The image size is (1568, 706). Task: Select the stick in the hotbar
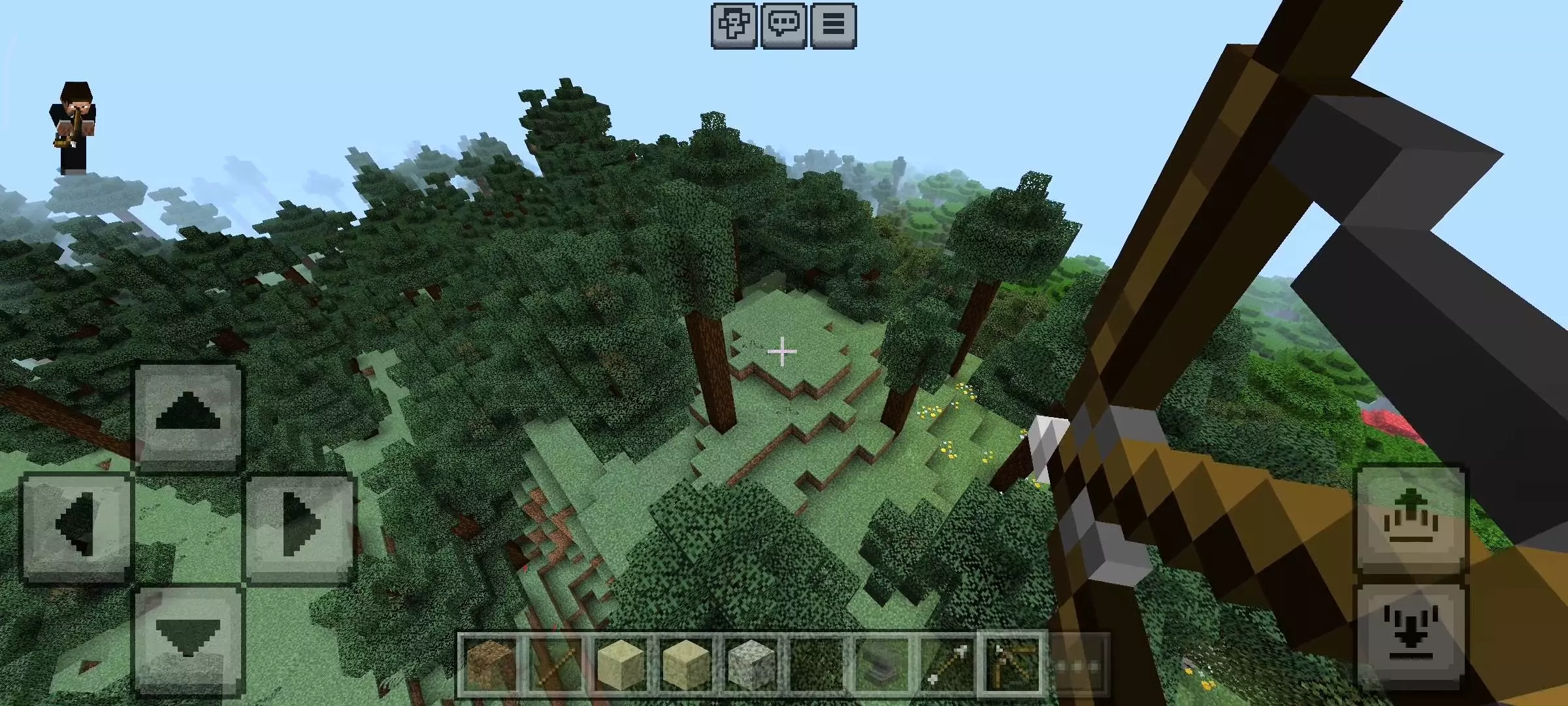coord(556,665)
